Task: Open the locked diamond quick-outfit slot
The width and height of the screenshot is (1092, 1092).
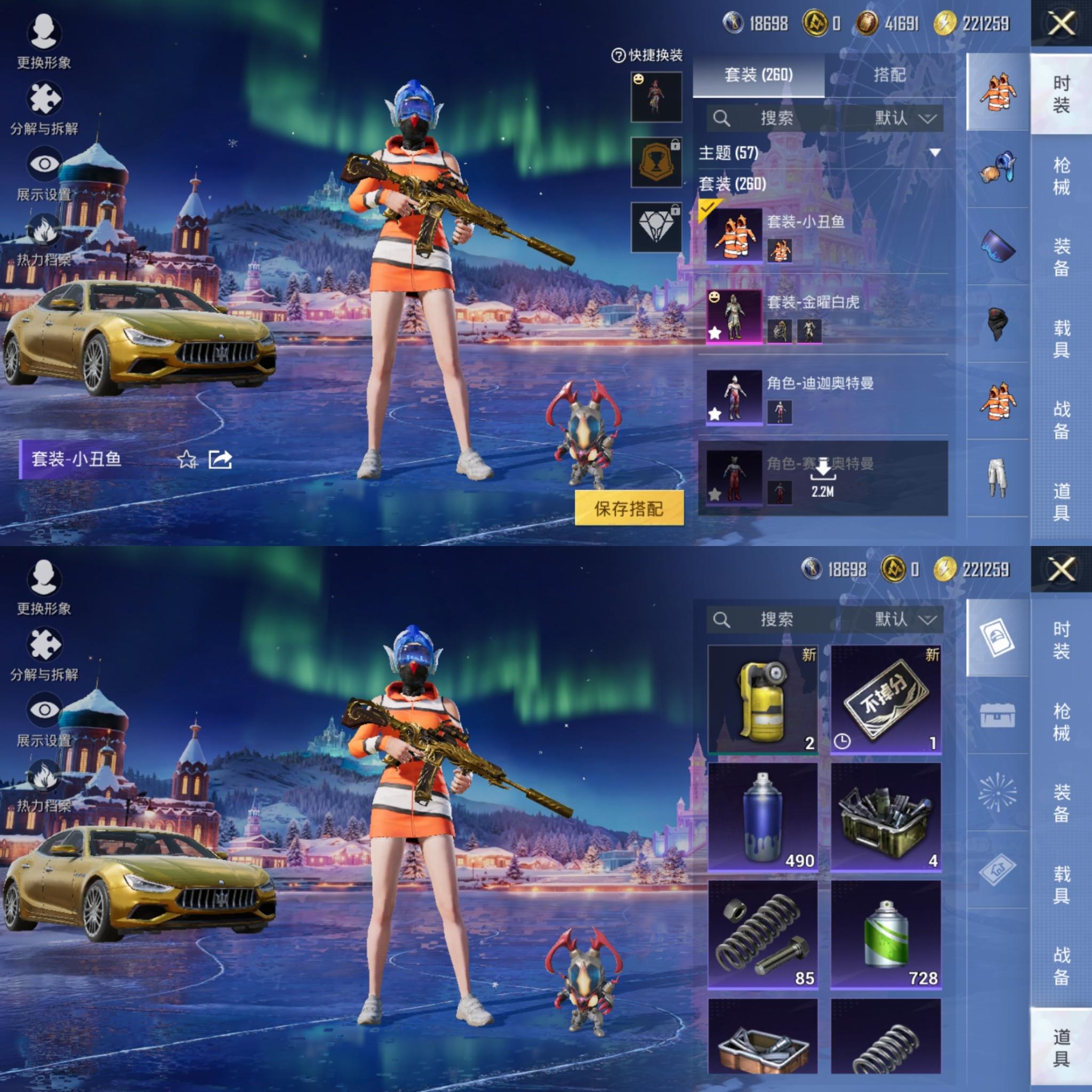Action: [656, 227]
